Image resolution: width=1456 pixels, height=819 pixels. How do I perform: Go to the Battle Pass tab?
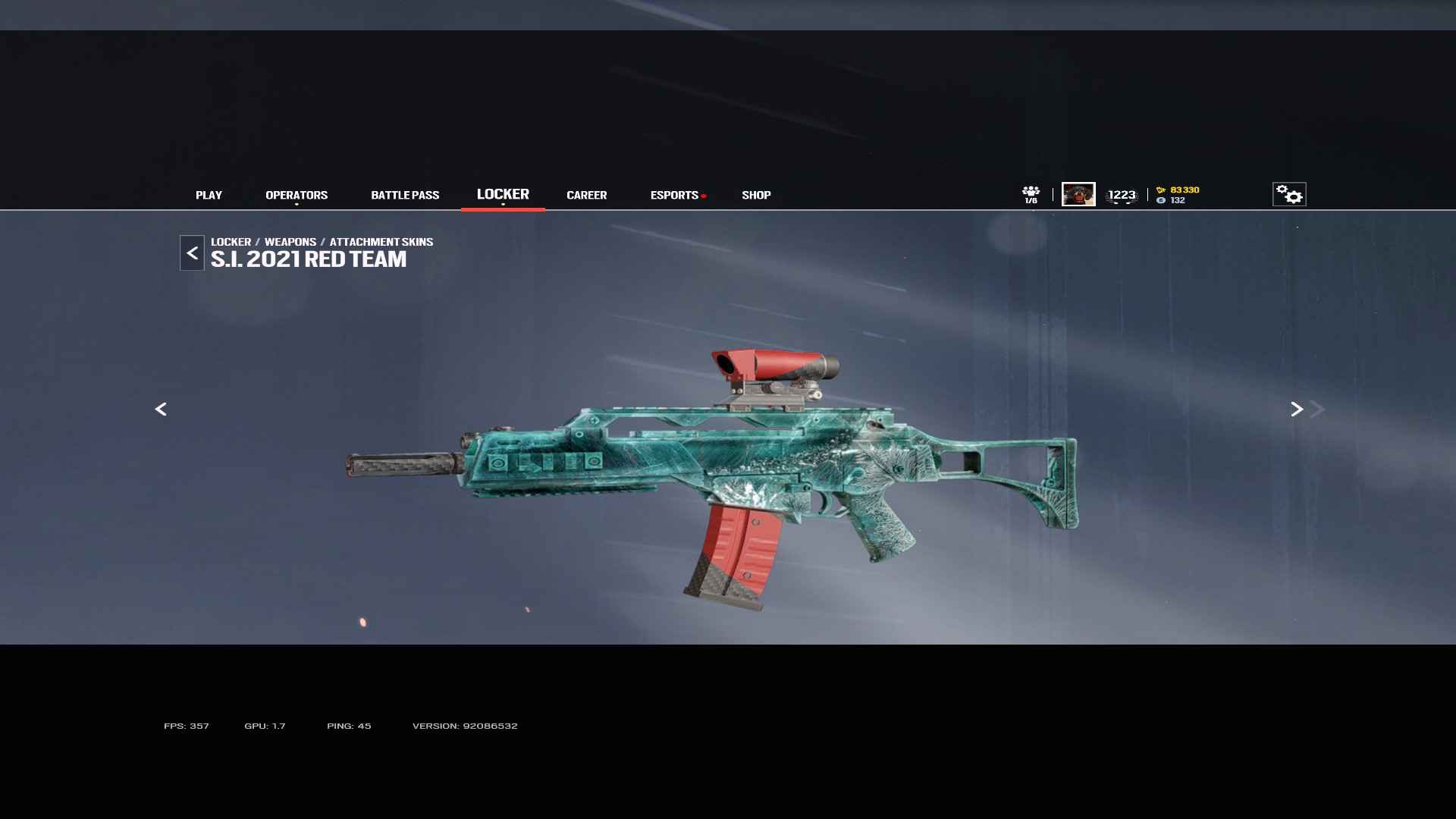pyautogui.click(x=405, y=195)
